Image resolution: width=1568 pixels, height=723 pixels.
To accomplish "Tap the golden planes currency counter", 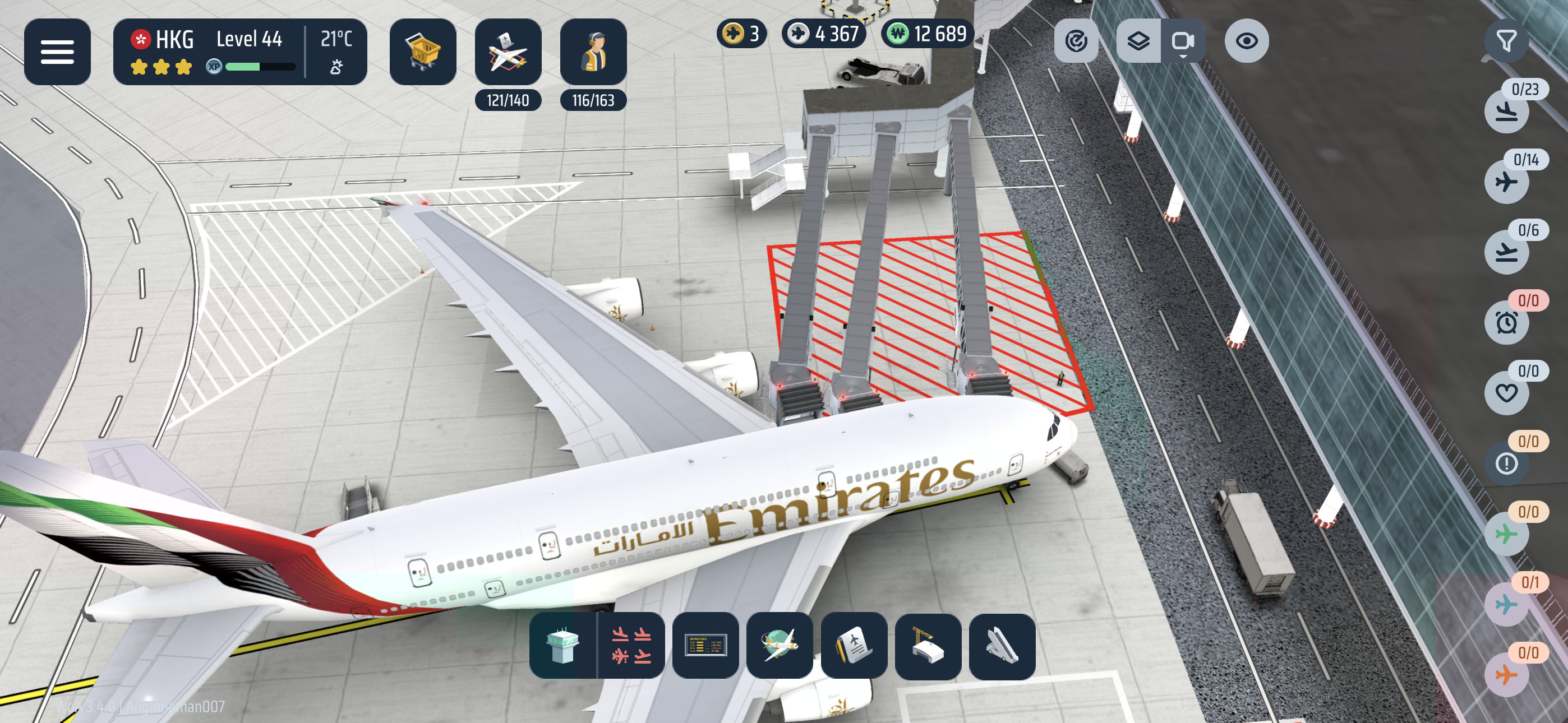I will click(x=741, y=34).
